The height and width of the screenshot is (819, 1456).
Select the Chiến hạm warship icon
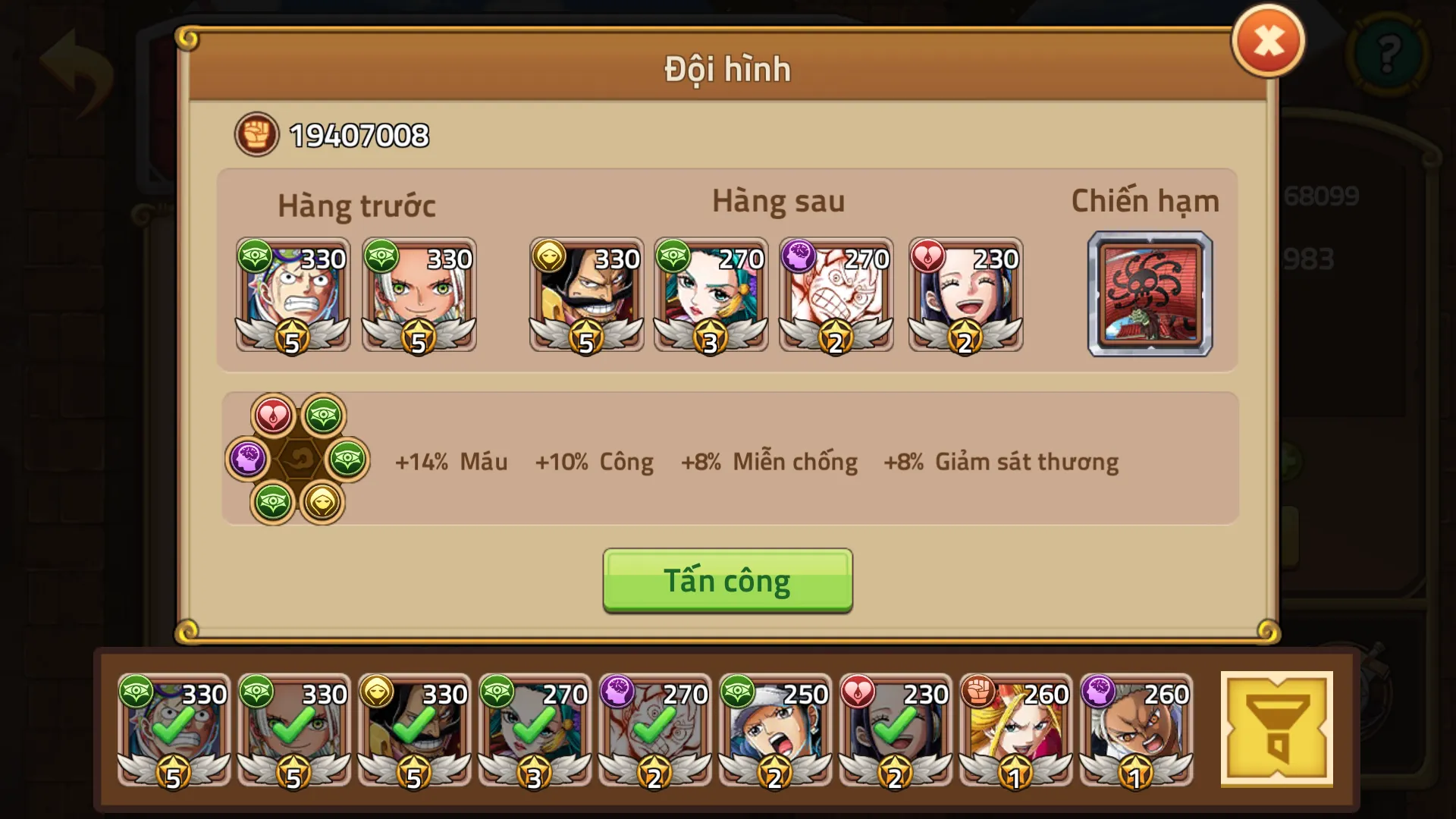(1149, 294)
